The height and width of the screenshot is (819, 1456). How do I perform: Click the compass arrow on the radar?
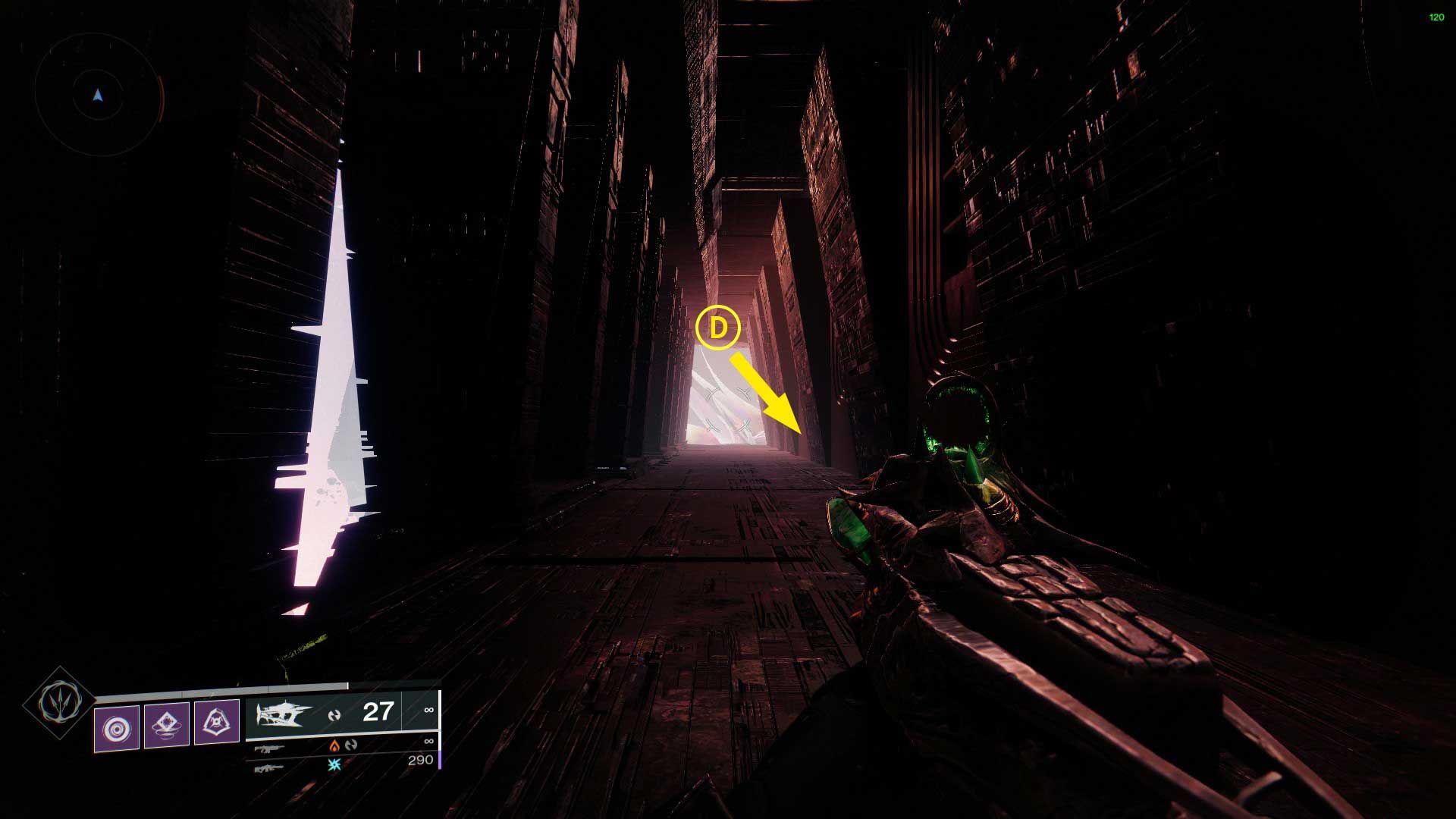pyautogui.click(x=96, y=95)
